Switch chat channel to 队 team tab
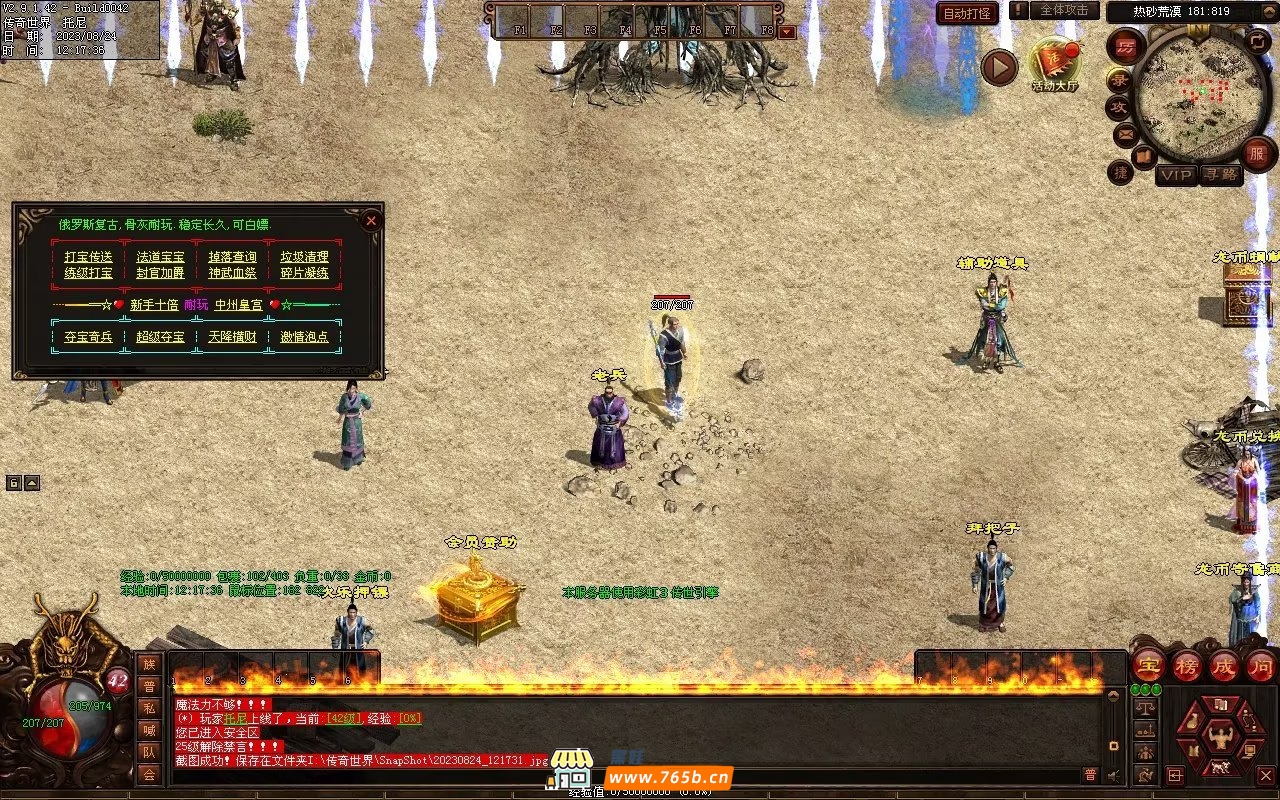The width and height of the screenshot is (1280, 800). (149, 752)
